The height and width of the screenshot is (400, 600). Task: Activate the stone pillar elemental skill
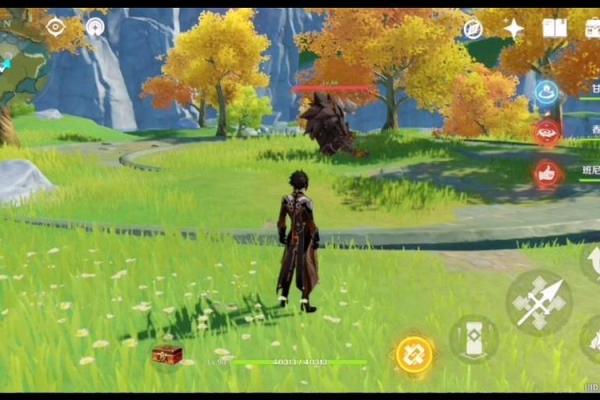coord(473,338)
